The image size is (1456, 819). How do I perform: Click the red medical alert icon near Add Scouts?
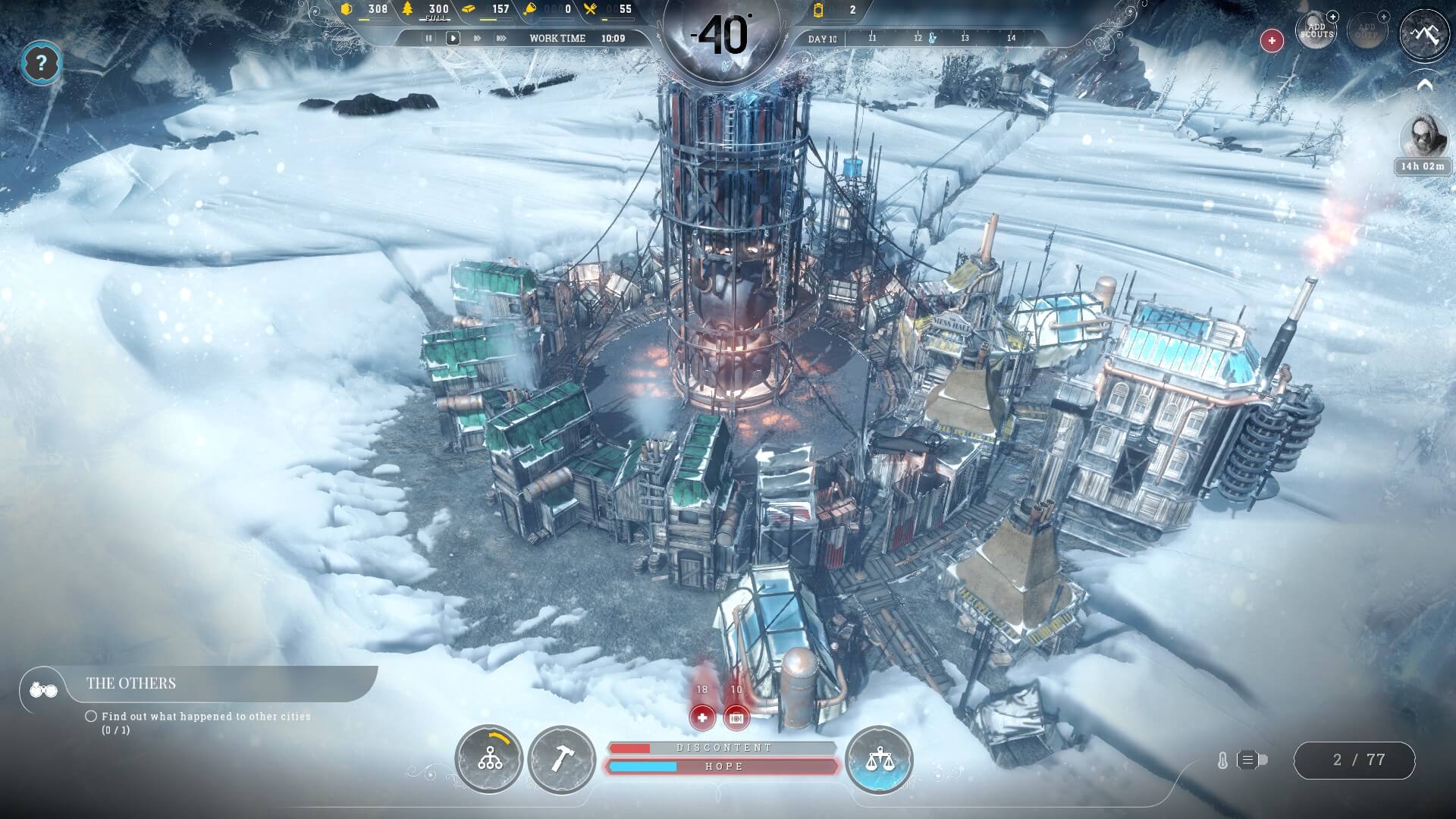tap(1272, 40)
